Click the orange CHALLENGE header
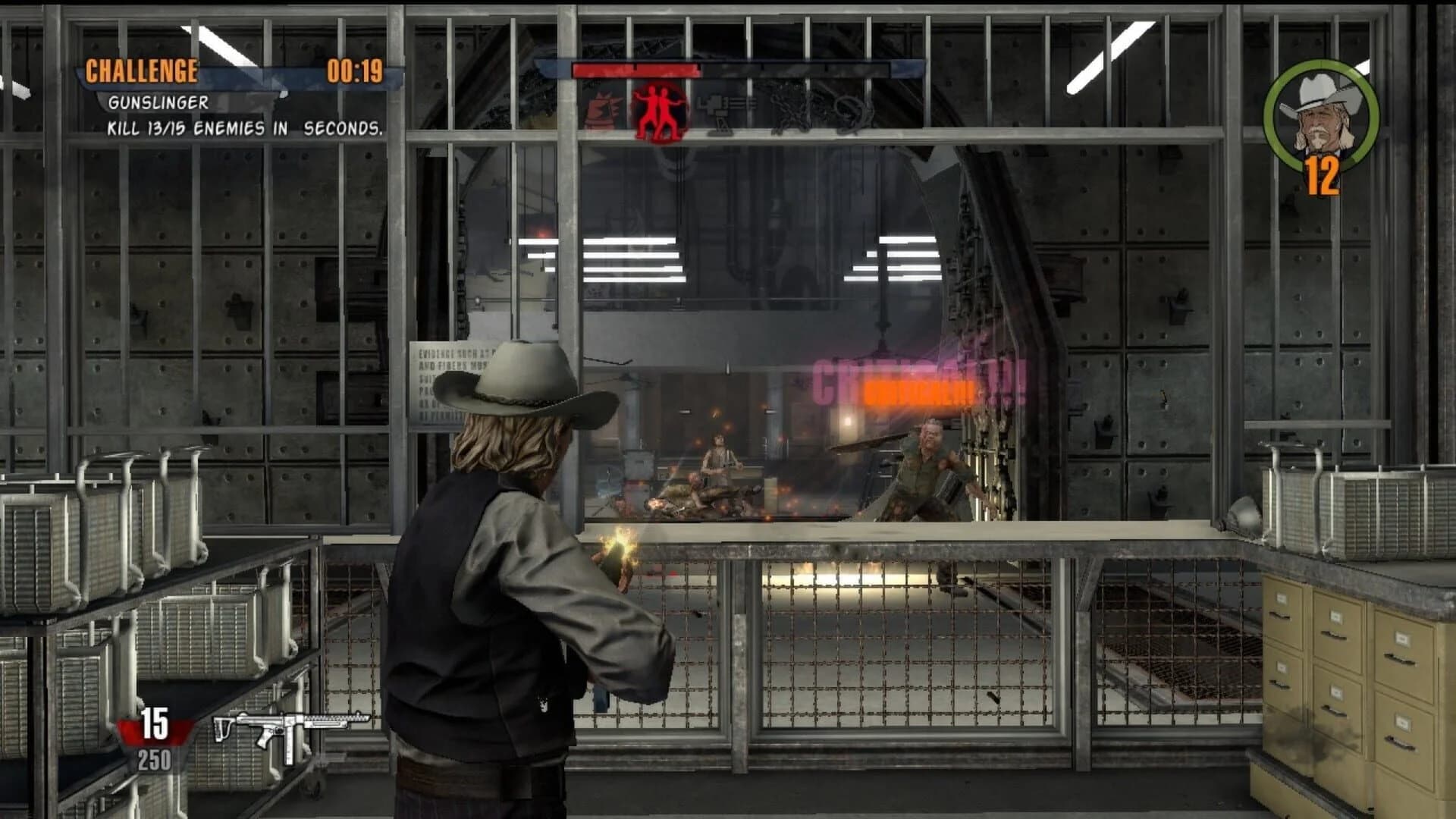This screenshot has width=1456, height=819. pos(143,72)
